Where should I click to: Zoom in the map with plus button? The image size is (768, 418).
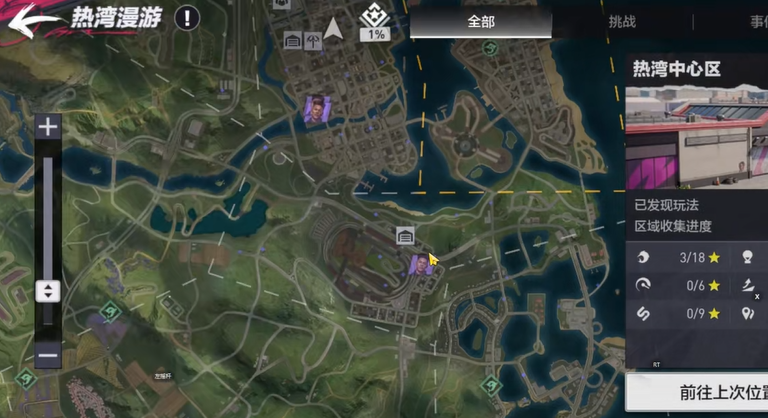(47, 126)
